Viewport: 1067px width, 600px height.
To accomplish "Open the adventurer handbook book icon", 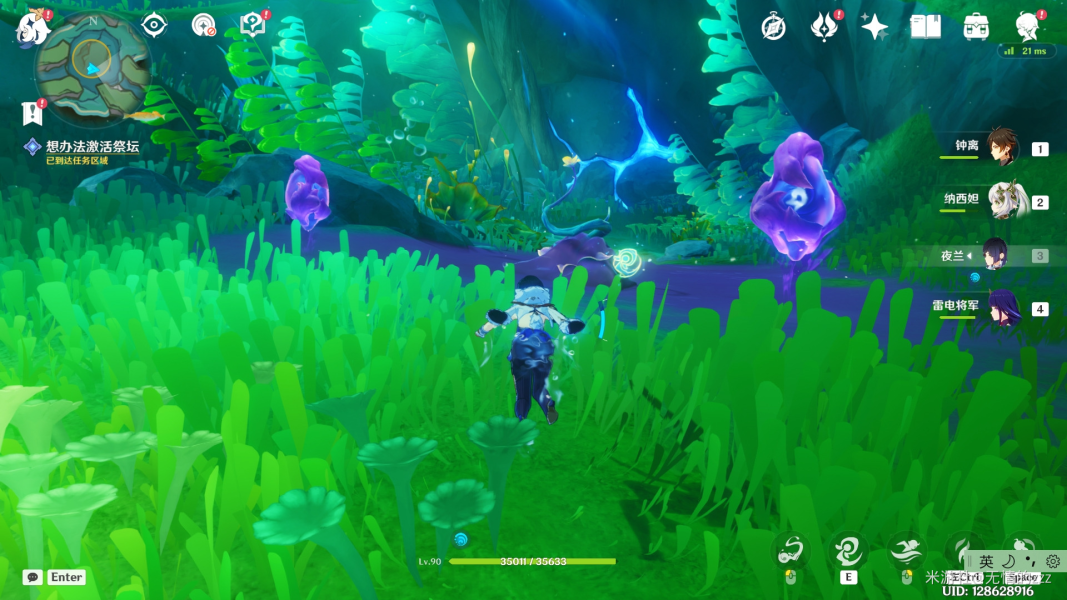I will (925, 27).
